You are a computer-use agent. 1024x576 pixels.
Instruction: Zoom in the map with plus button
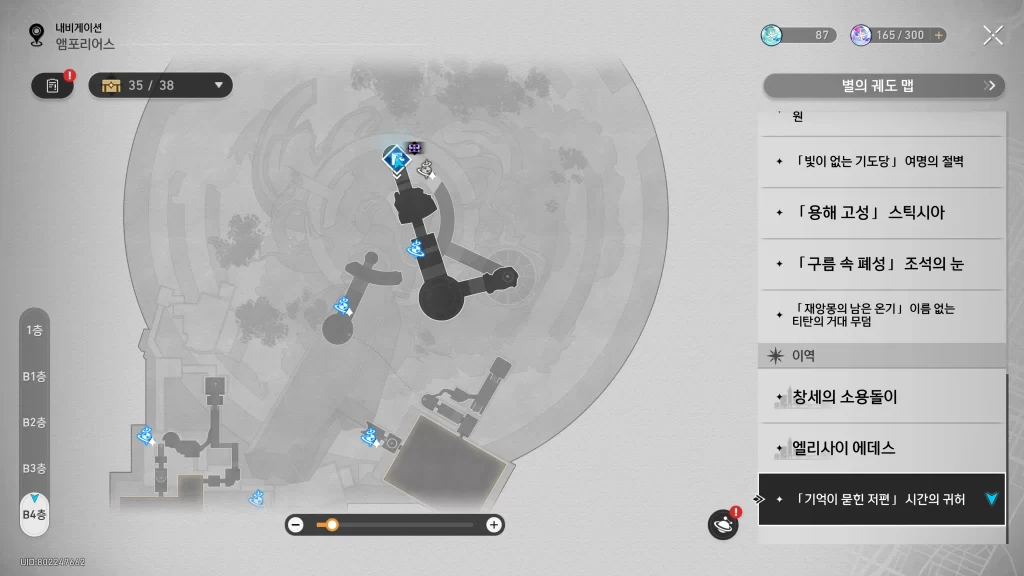coord(493,525)
